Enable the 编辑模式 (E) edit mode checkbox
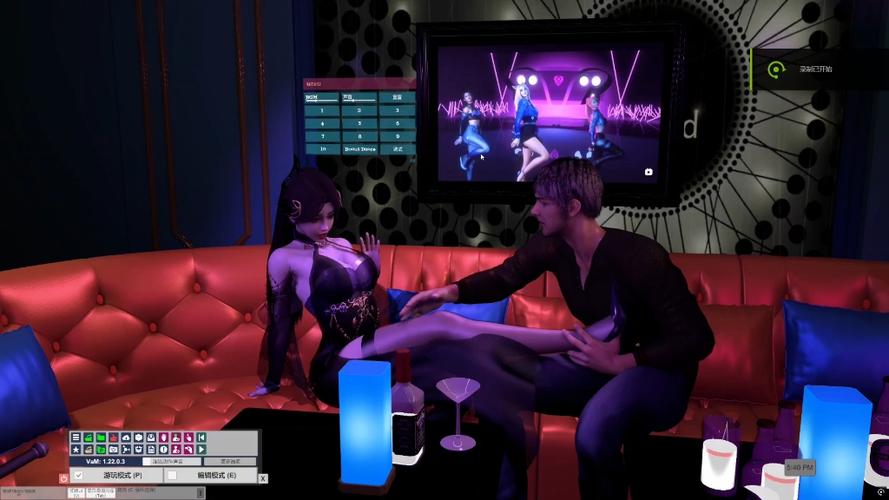 click(x=172, y=475)
